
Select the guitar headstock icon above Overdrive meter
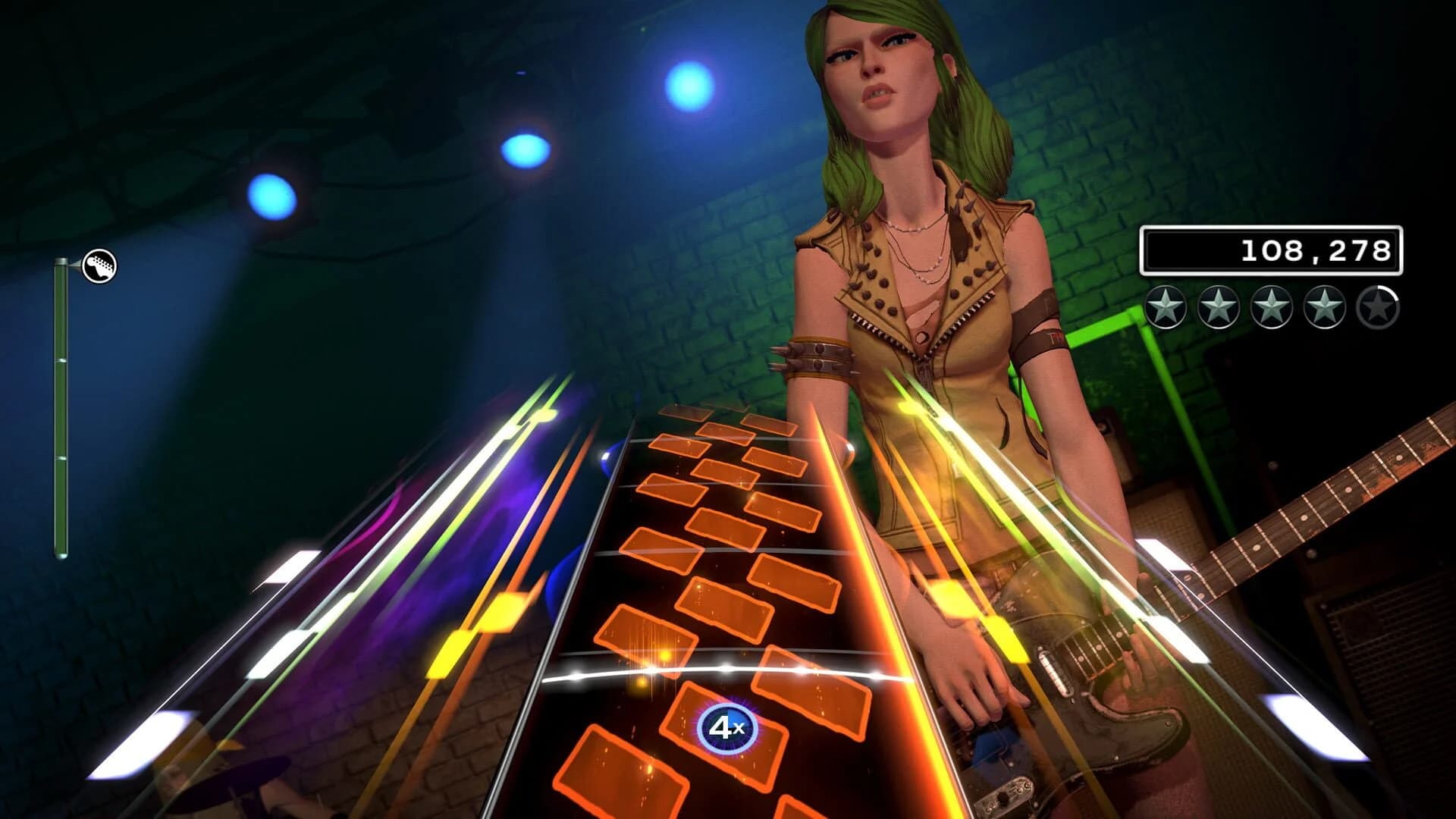(x=99, y=265)
